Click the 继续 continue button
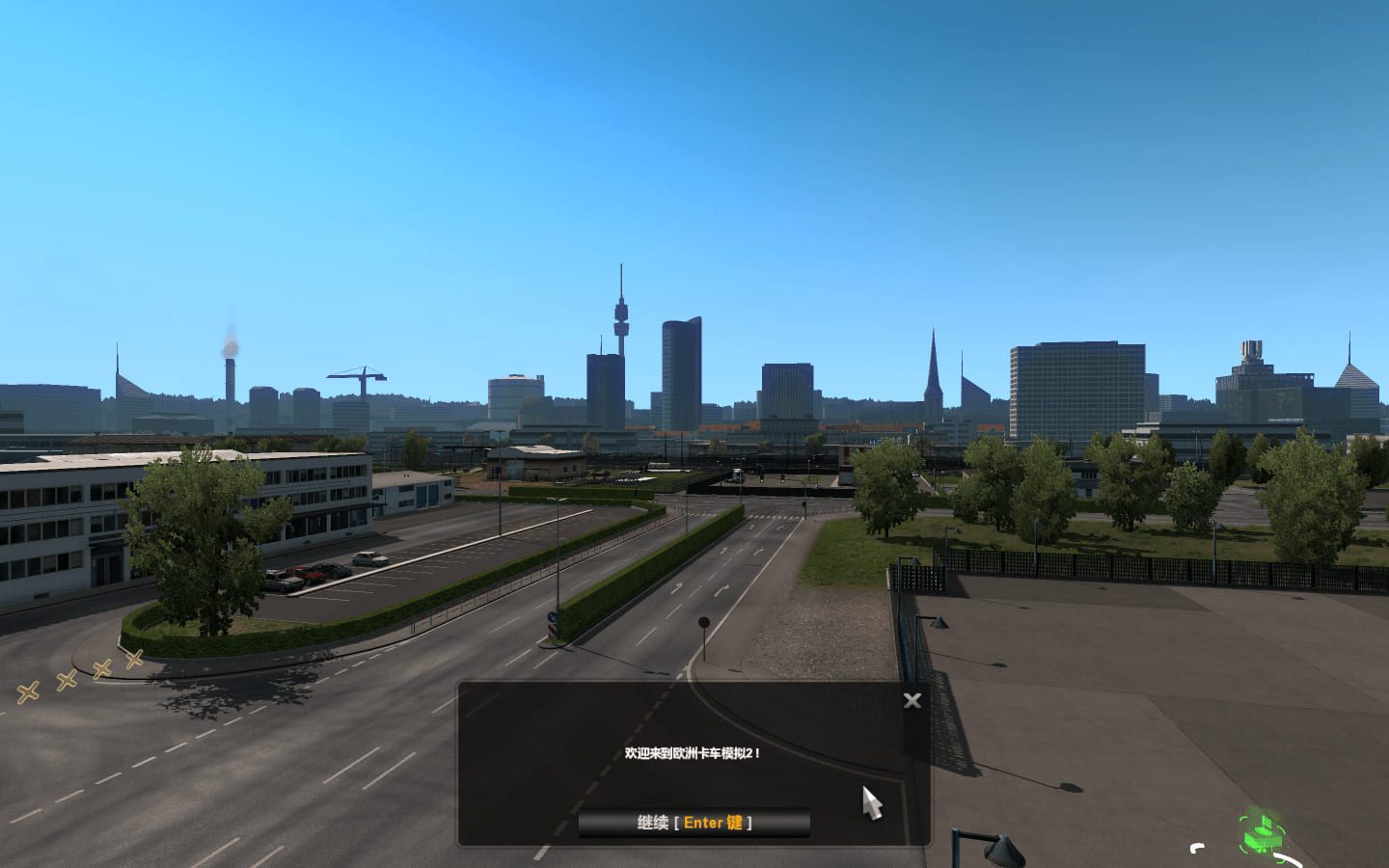This screenshot has width=1389, height=868. point(694,823)
